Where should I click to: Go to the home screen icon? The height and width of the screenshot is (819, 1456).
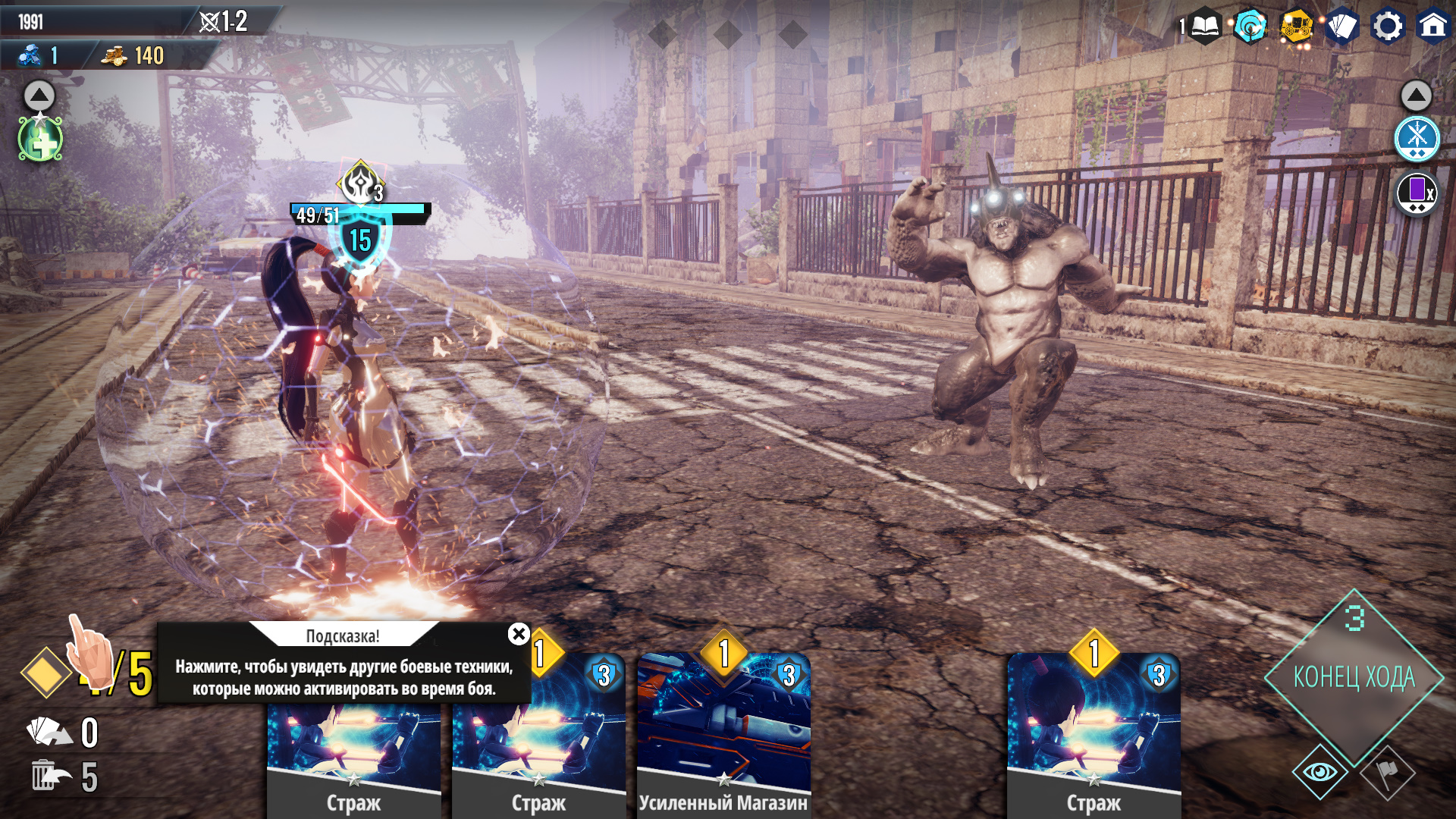1432,27
